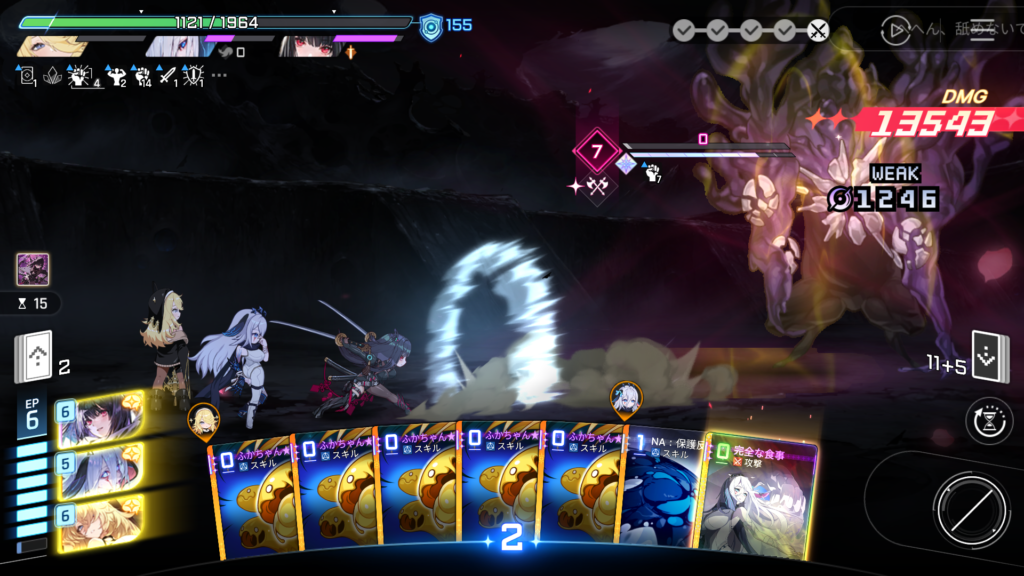The width and height of the screenshot is (1024, 576).
Task: View the stage progress wave indicator
Action: coord(750,30)
